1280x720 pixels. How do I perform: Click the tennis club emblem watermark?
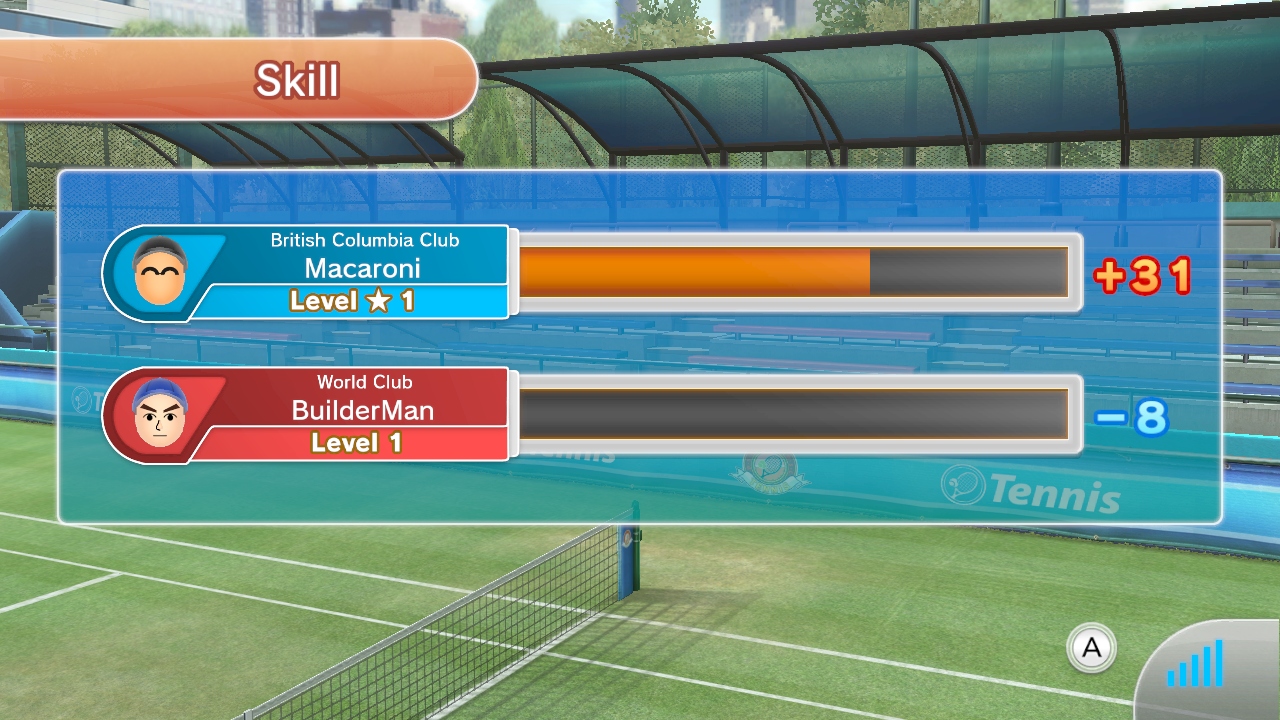click(x=770, y=470)
